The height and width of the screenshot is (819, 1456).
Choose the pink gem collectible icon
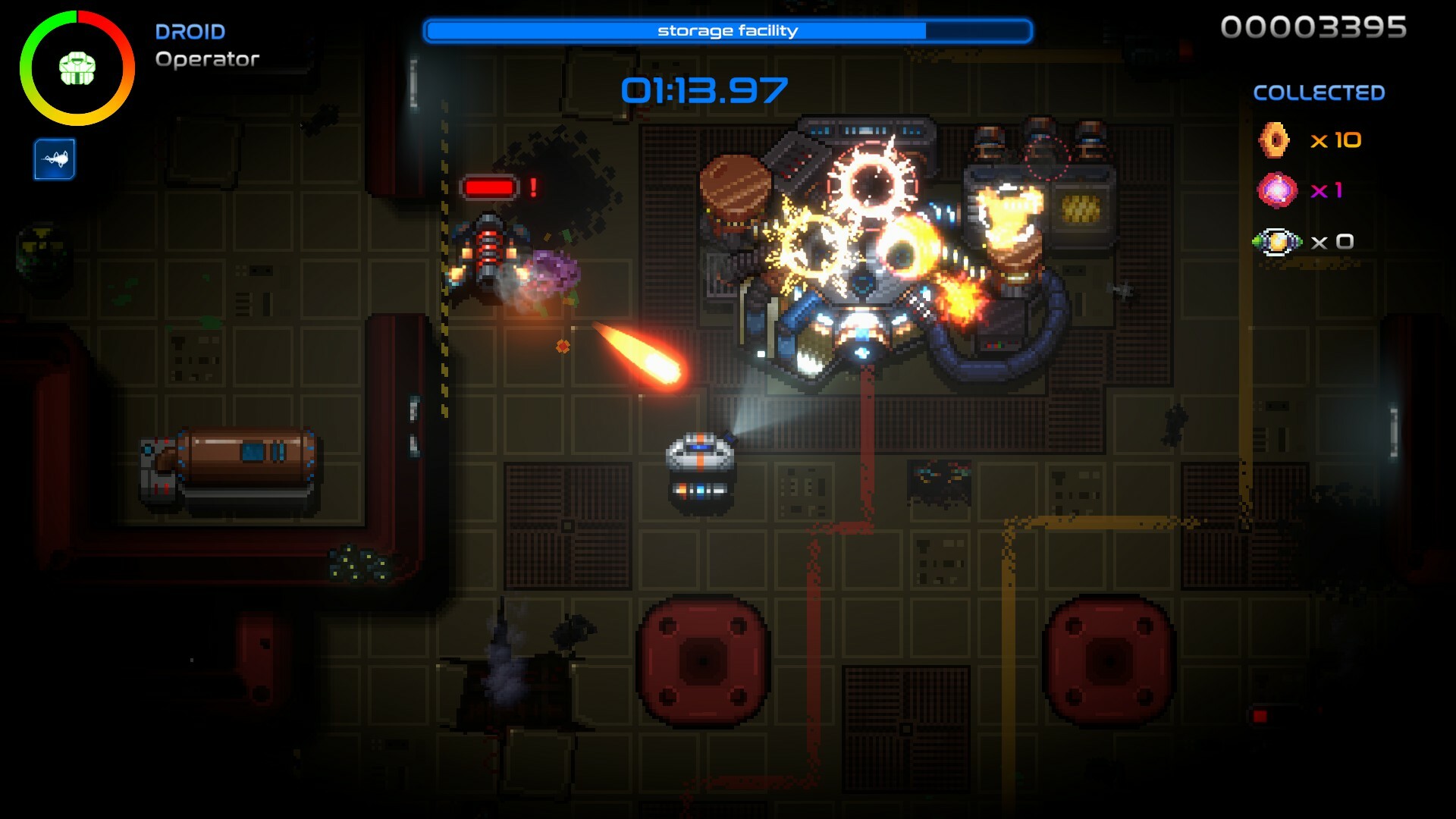[1277, 190]
